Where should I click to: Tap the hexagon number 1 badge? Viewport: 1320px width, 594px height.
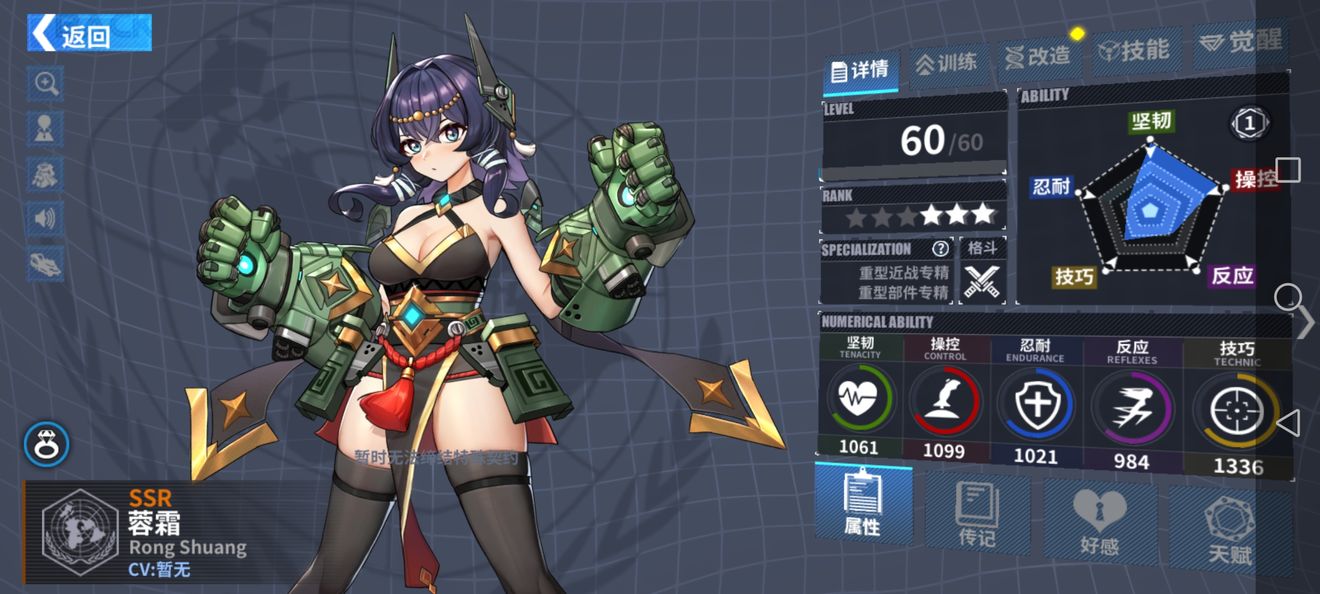[x=1249, y=124]
